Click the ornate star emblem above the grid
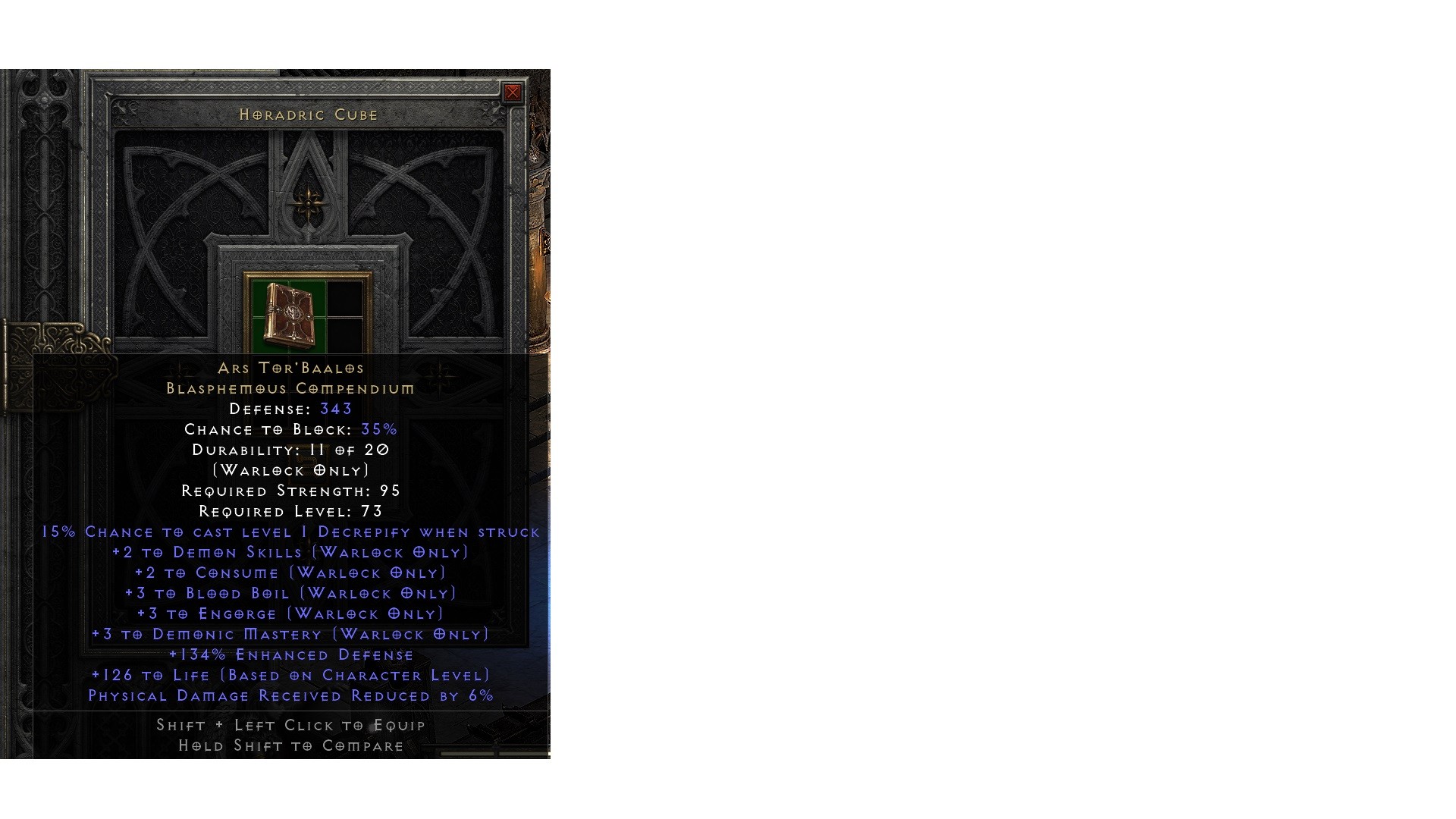Viewport: 1456px width, 819px height. pos(307,205)
